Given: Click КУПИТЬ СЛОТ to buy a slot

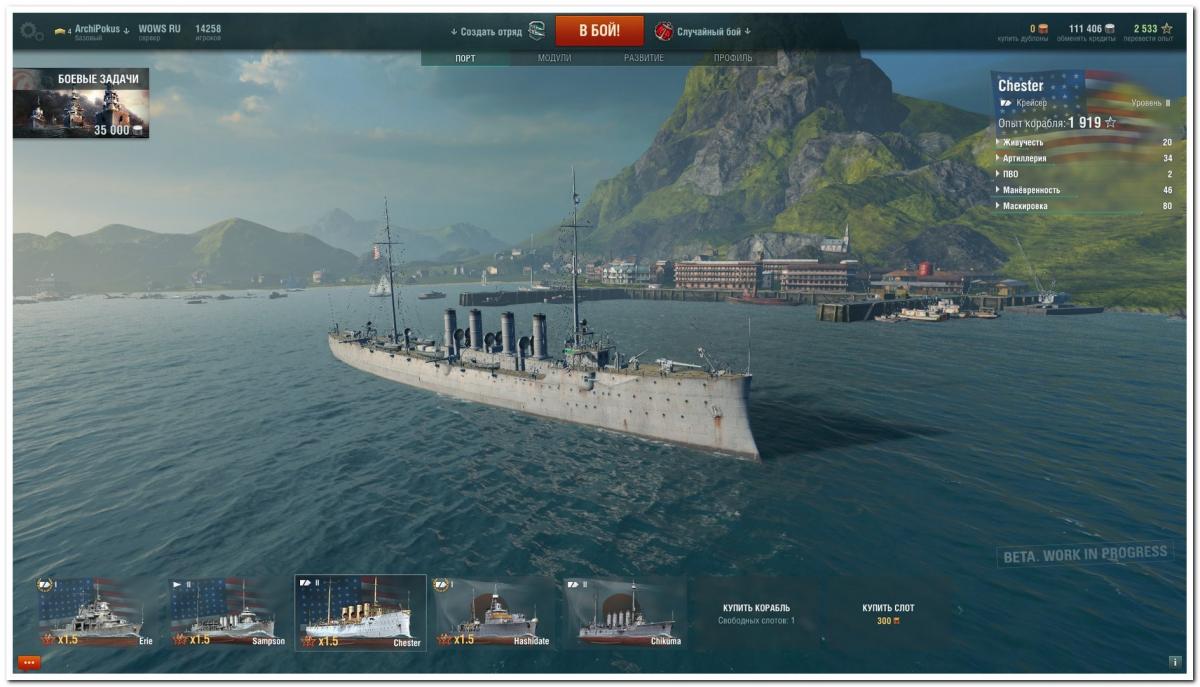Looking at the screenshot, I should coord(888,613).
